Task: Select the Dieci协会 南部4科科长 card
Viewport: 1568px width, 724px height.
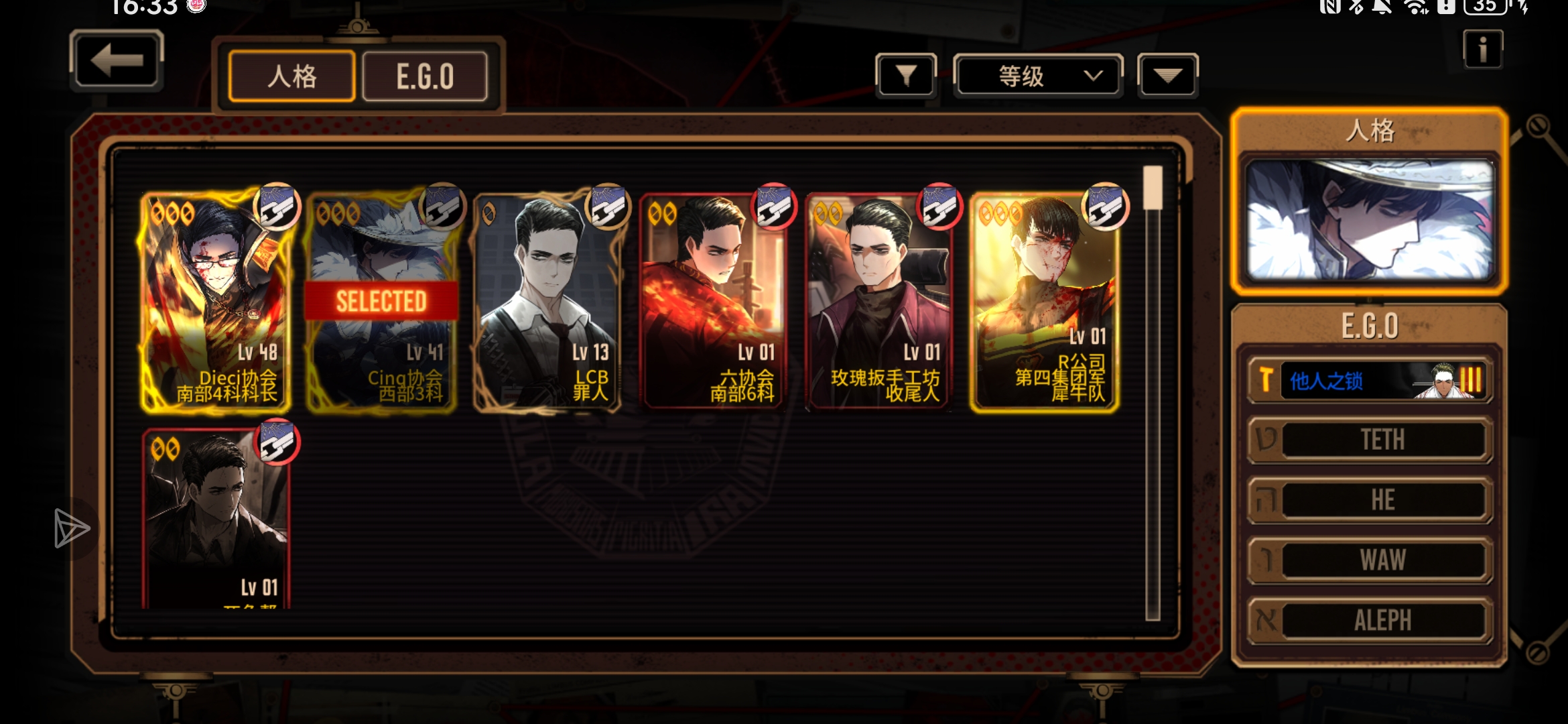Action: point(216,302)
